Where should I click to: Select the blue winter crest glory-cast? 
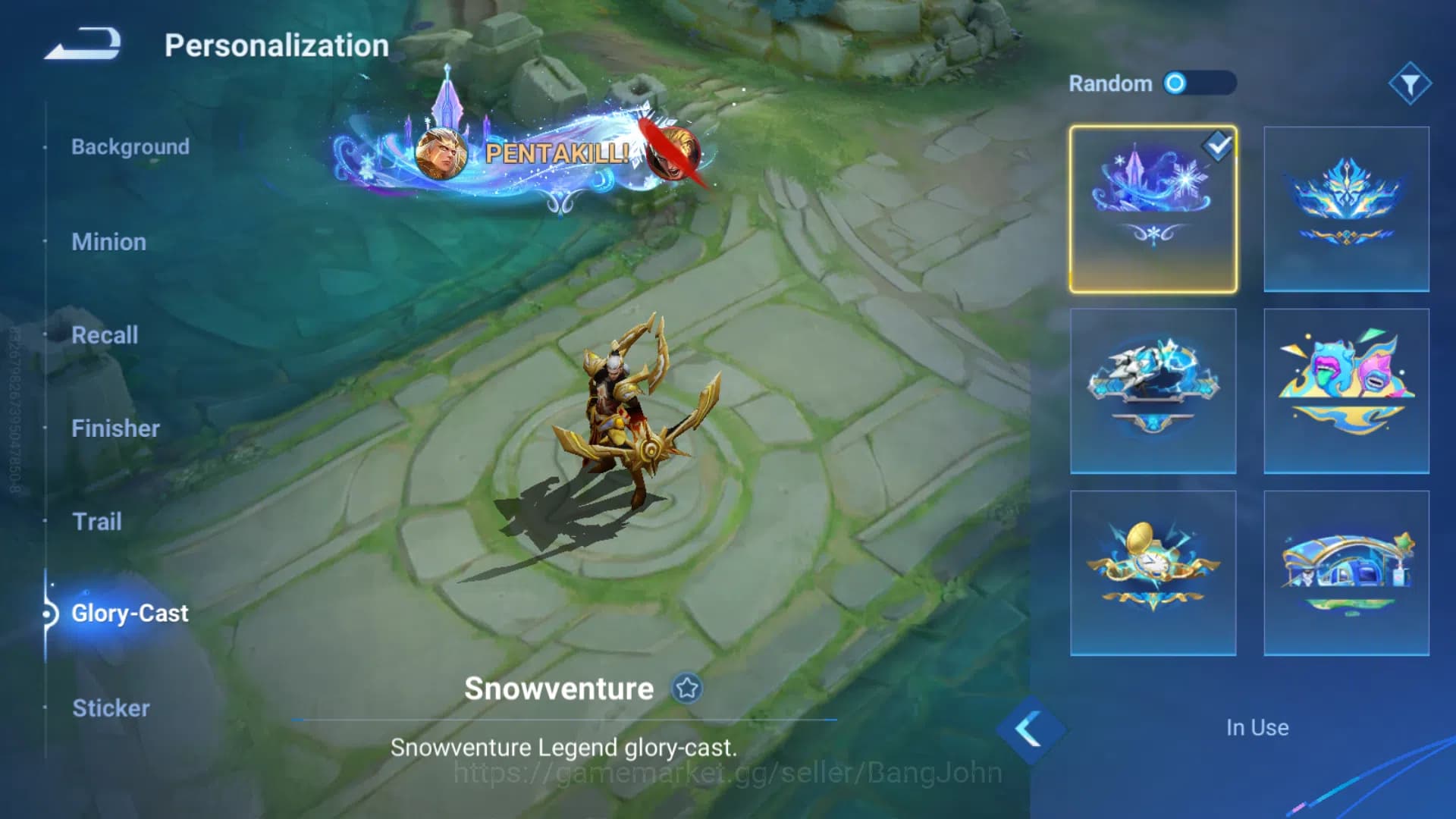(1345, 207)
